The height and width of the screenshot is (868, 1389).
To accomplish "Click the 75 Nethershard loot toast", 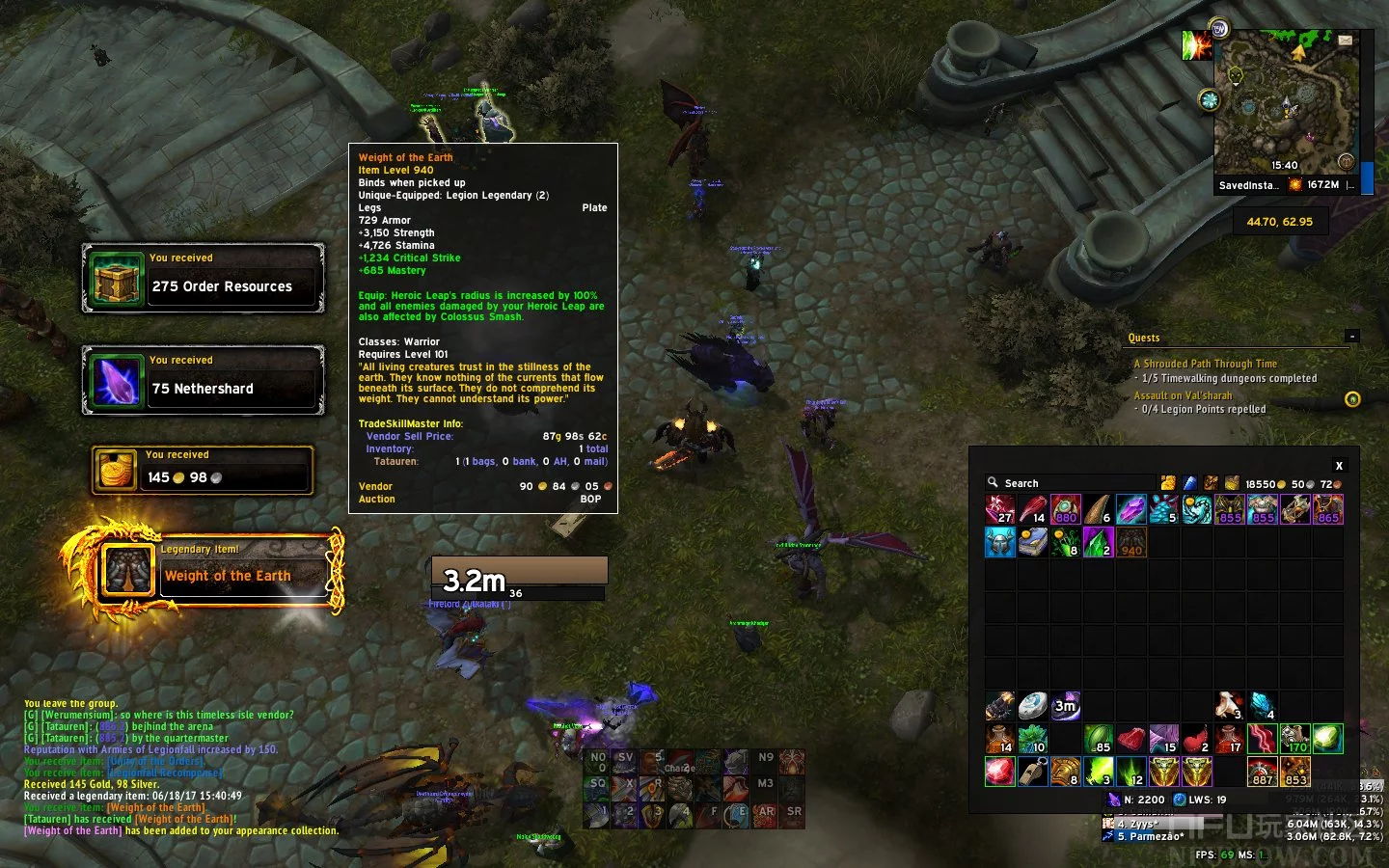I will pos(203,380).
